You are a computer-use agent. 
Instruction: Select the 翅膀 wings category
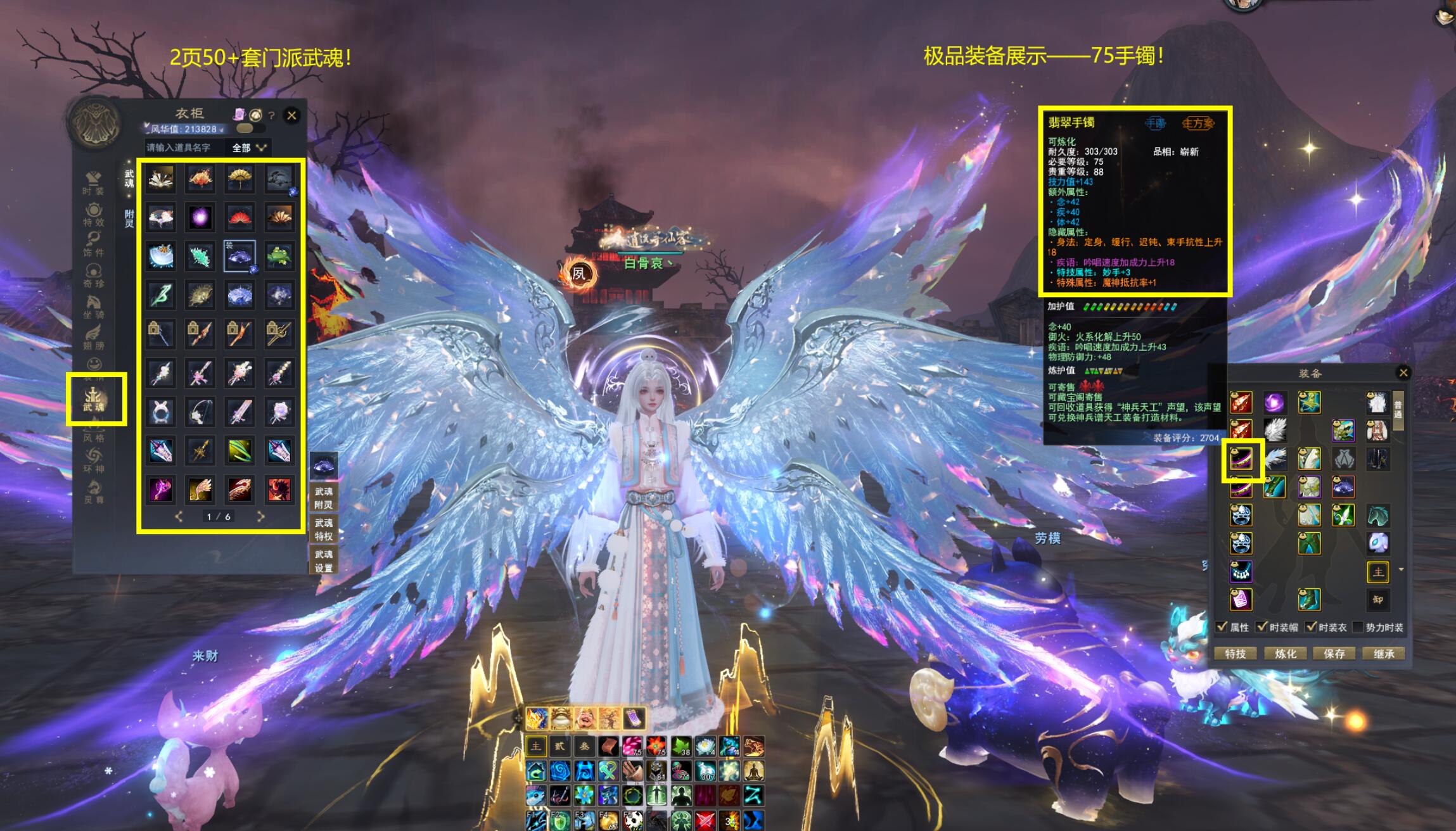93,338
